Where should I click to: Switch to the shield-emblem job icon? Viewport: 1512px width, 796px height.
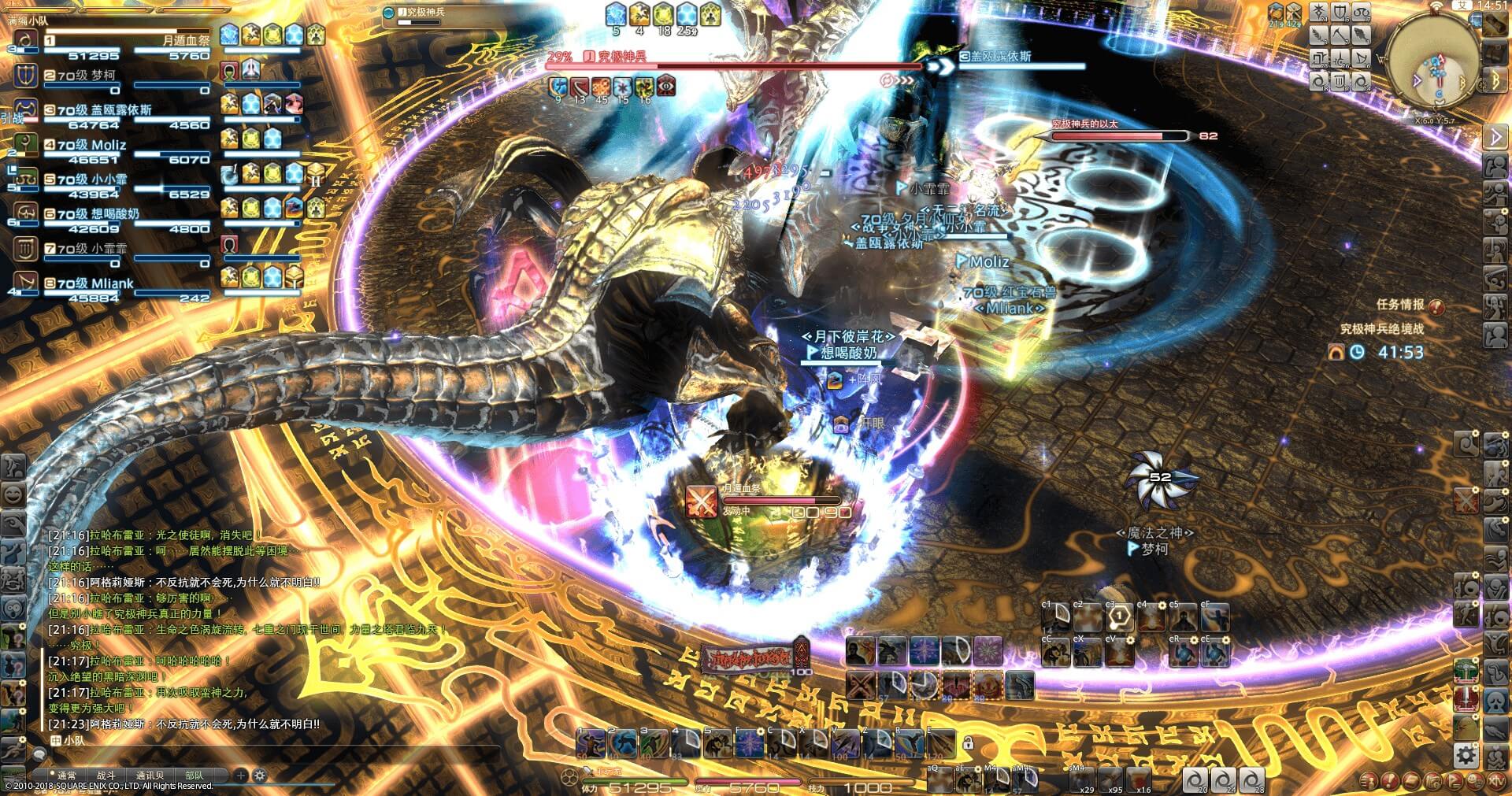point(1340,12)
